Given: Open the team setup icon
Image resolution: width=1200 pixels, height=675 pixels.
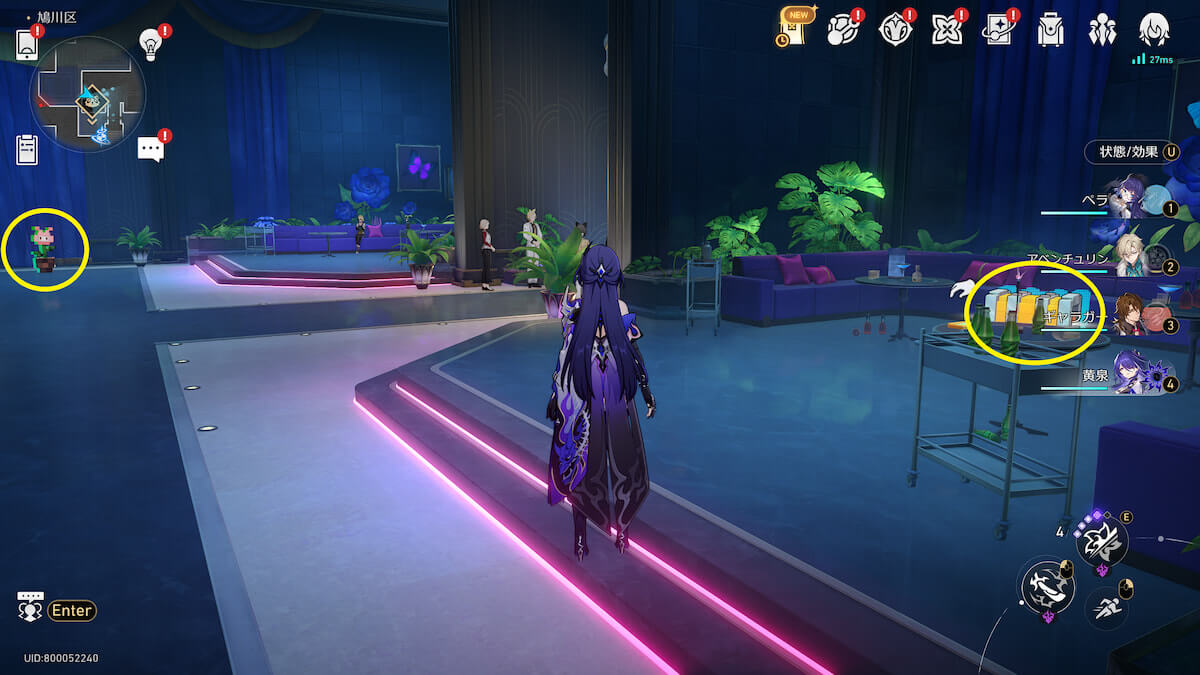Looking at the screenshot, I should (1102, 29).
